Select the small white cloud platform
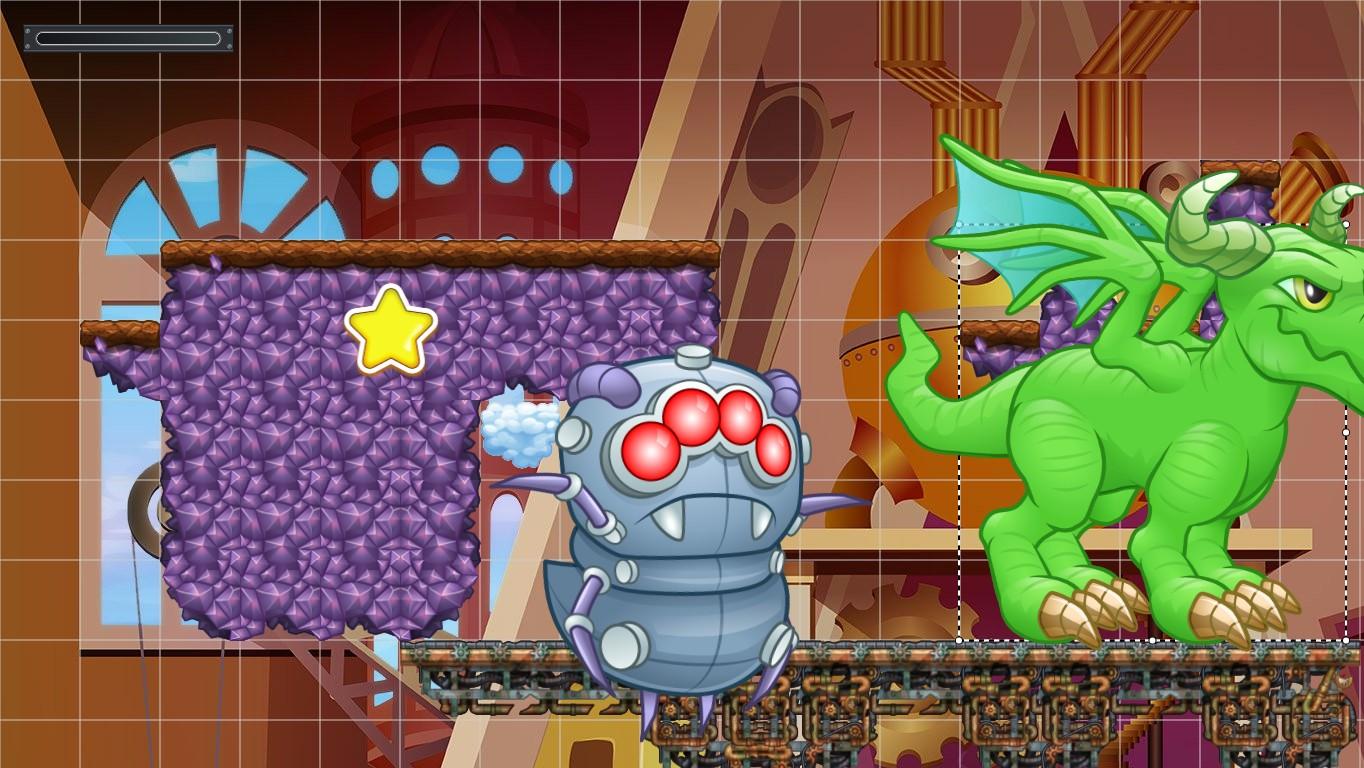The width and height of the screenshot is (1364, 768). [520, 430]
